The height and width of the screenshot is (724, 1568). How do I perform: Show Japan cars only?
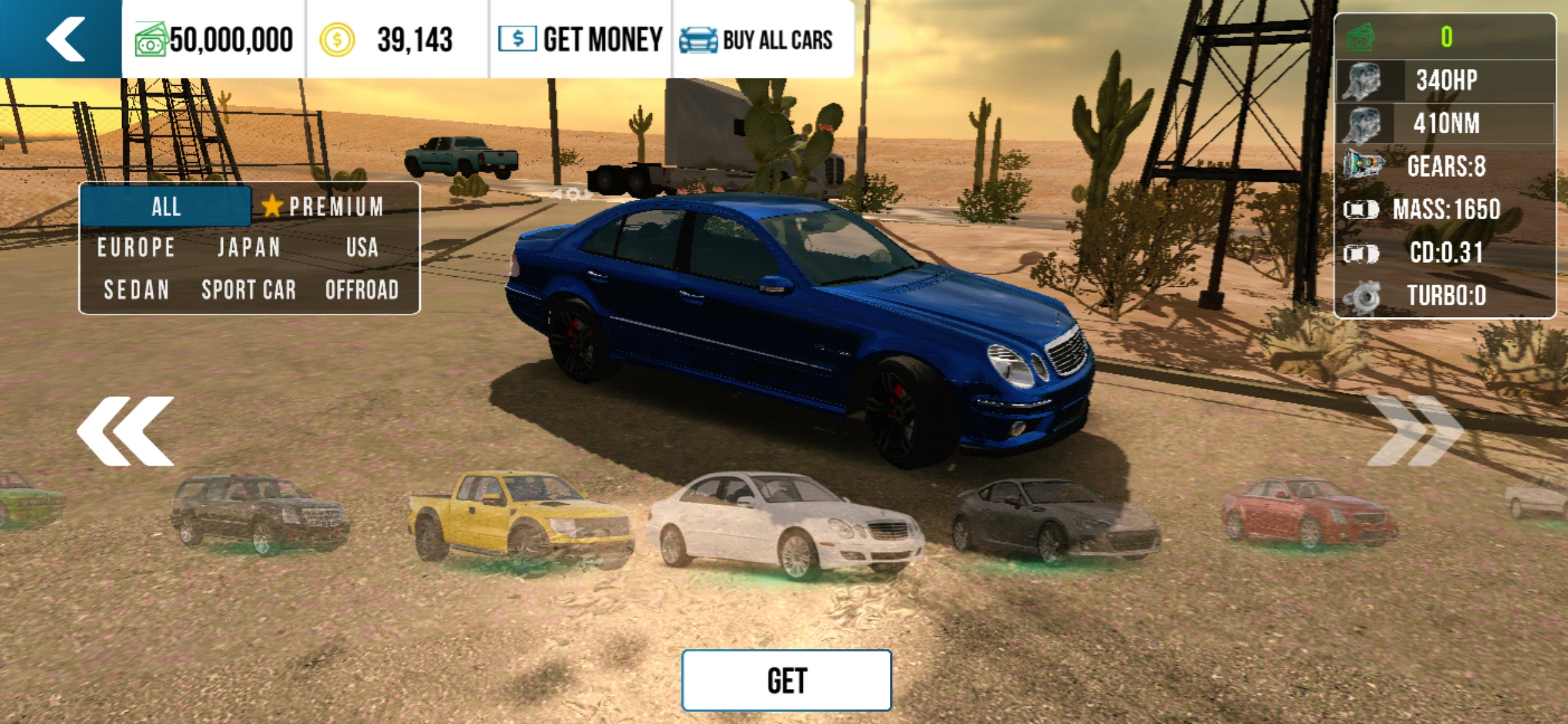tap(249, 247)
